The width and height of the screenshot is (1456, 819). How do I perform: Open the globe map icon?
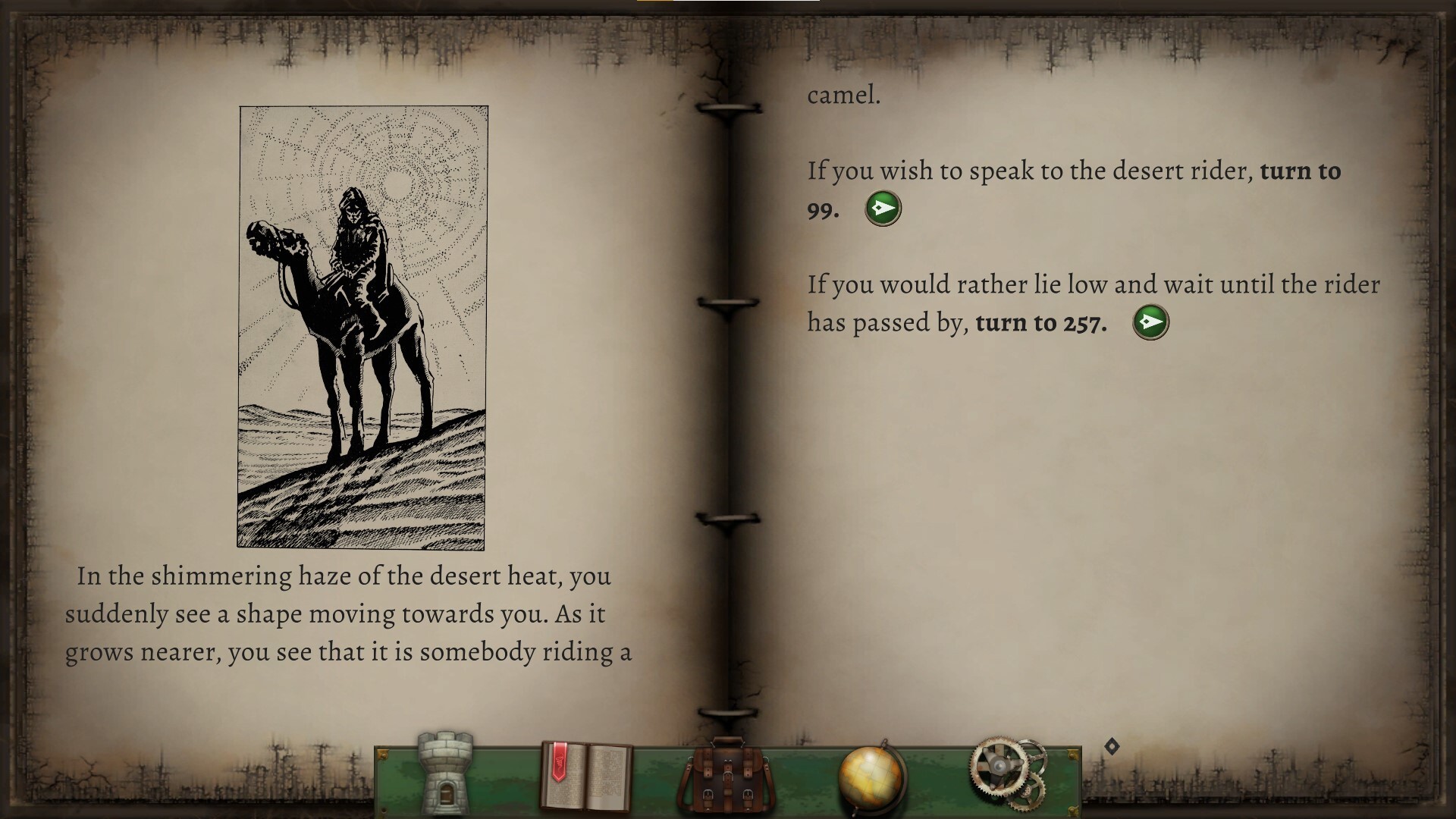[x=871, y=777]
